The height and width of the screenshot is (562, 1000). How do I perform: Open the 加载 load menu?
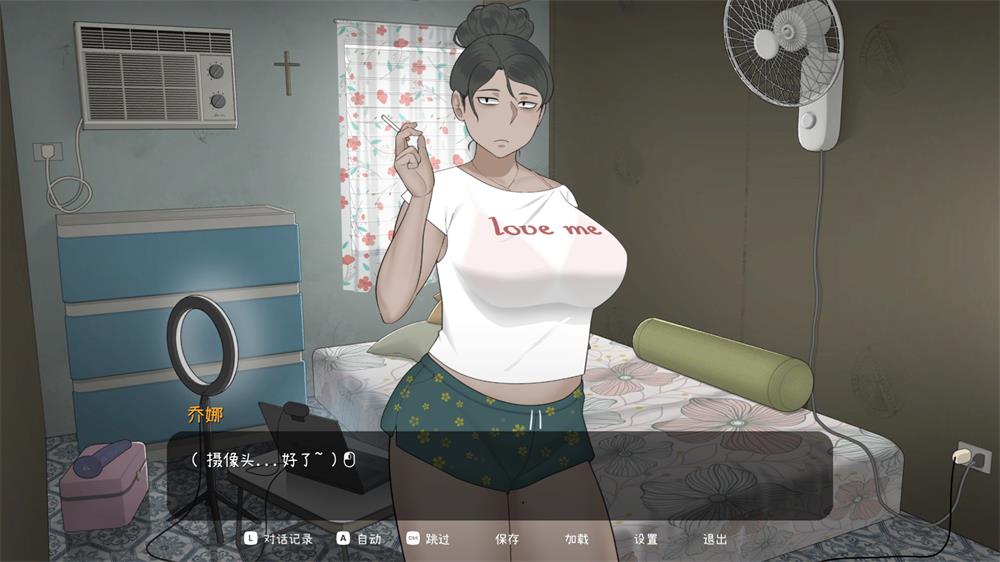click(x=576, y=539)
